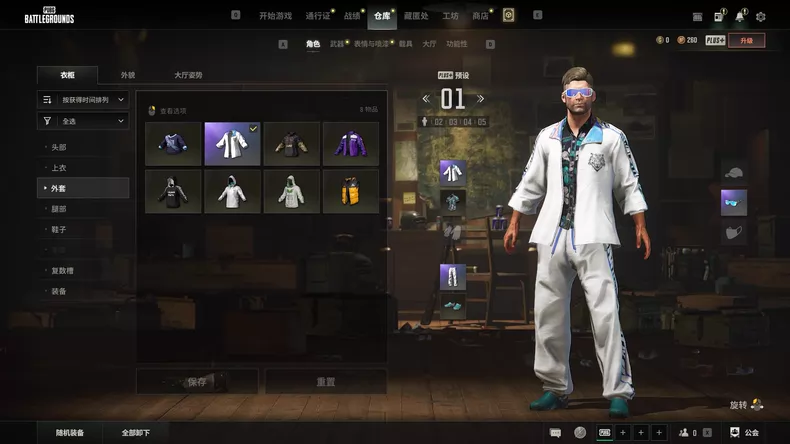The width and height of the screenshot is (790, 444).
Task: Click the 升级 upgrade button
Action: (x=746, y=40)
